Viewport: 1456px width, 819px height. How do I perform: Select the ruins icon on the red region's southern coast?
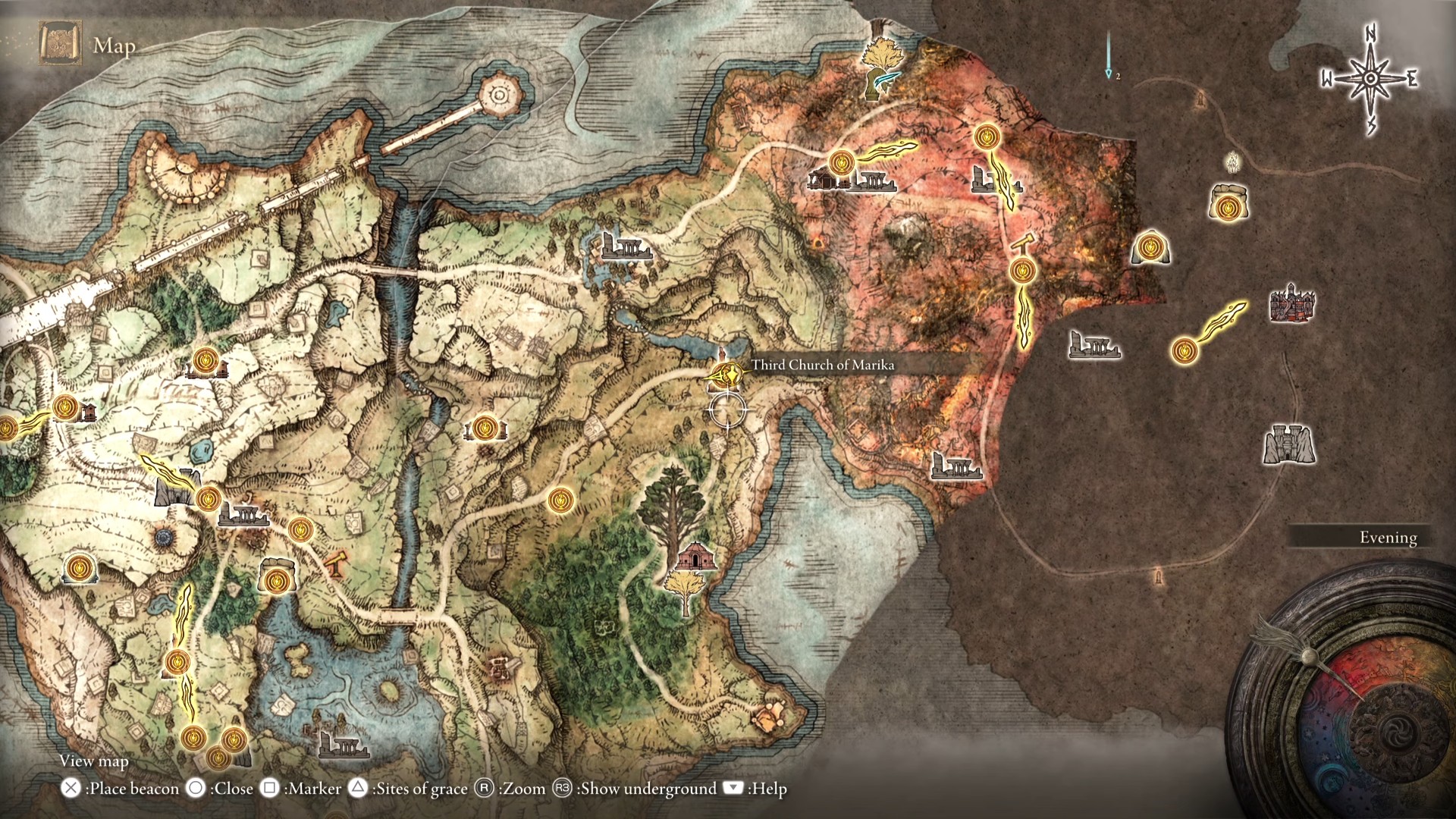click(957, 466)
